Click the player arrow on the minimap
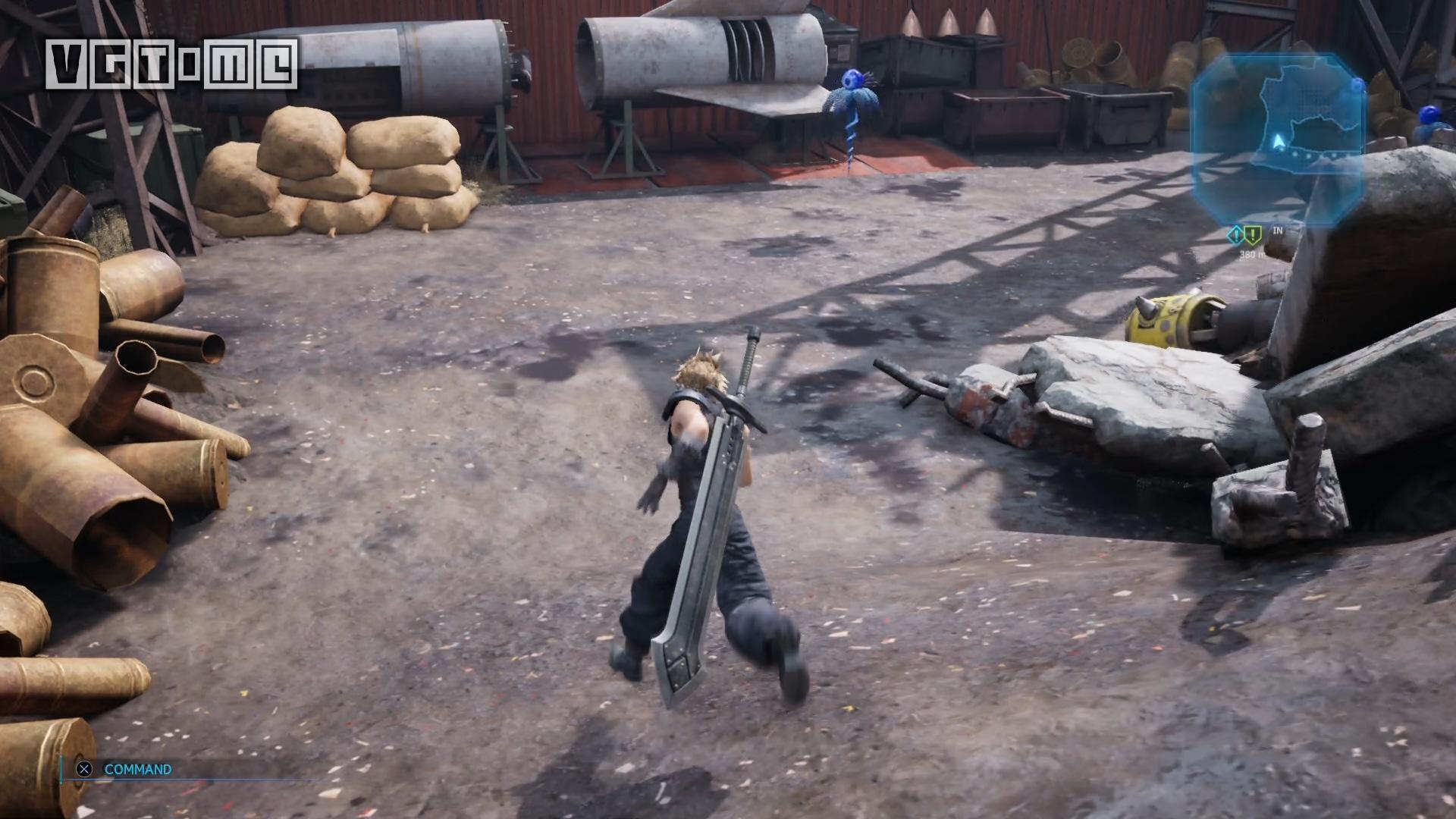Screen dimensions: 1456x819 click(1278, 141)
